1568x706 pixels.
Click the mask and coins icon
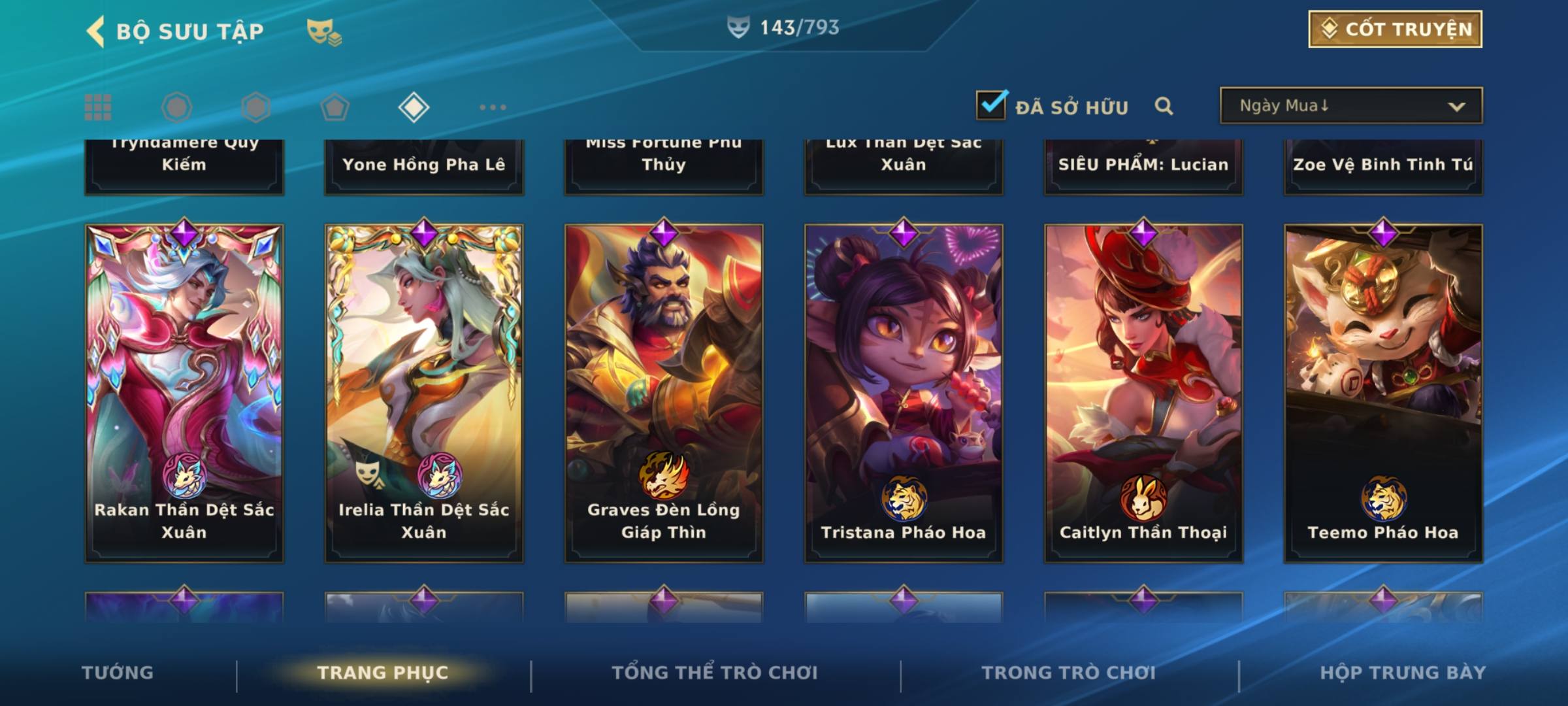(324, 31)
